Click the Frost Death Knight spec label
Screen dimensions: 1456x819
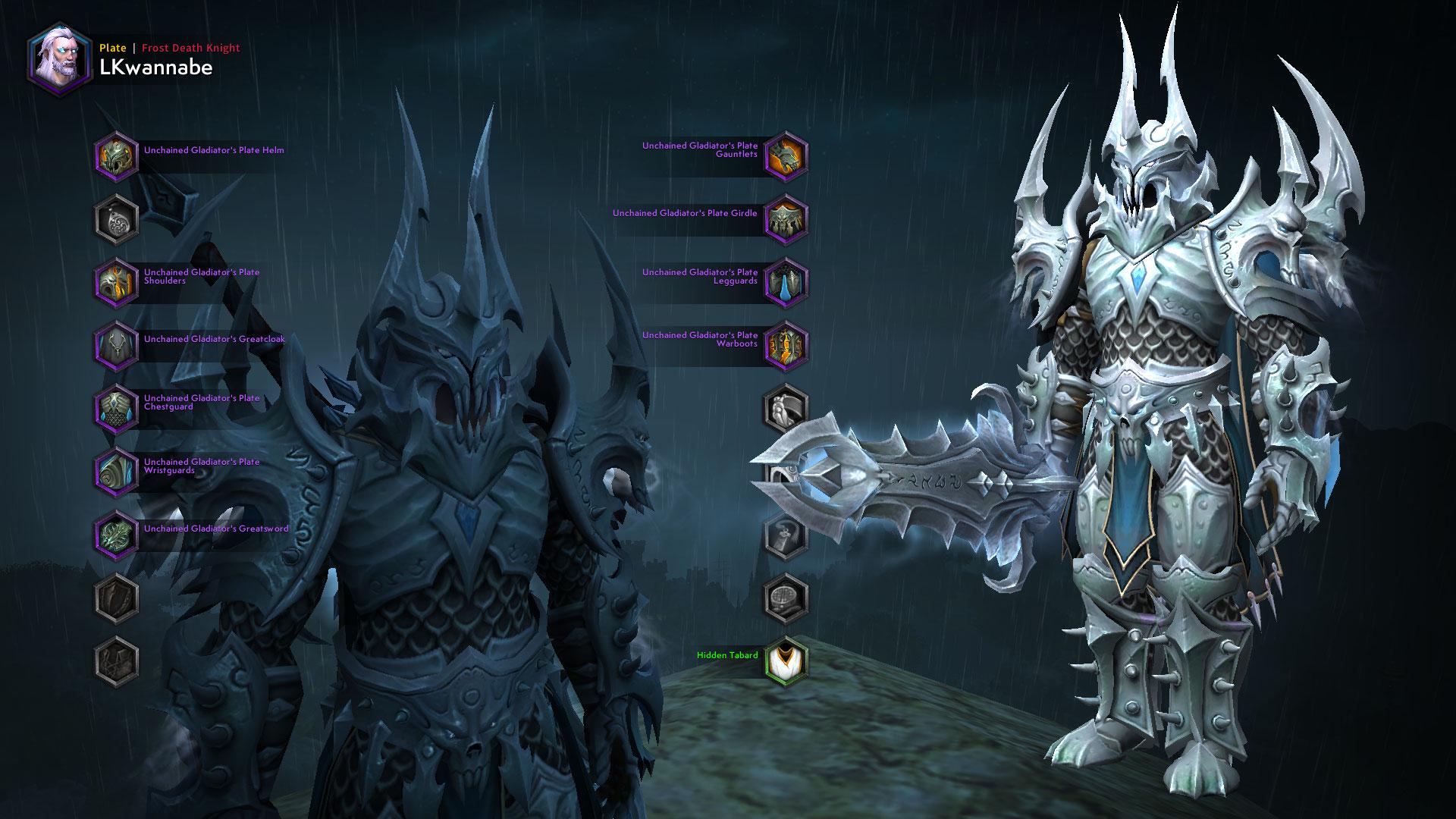point(190,48)
